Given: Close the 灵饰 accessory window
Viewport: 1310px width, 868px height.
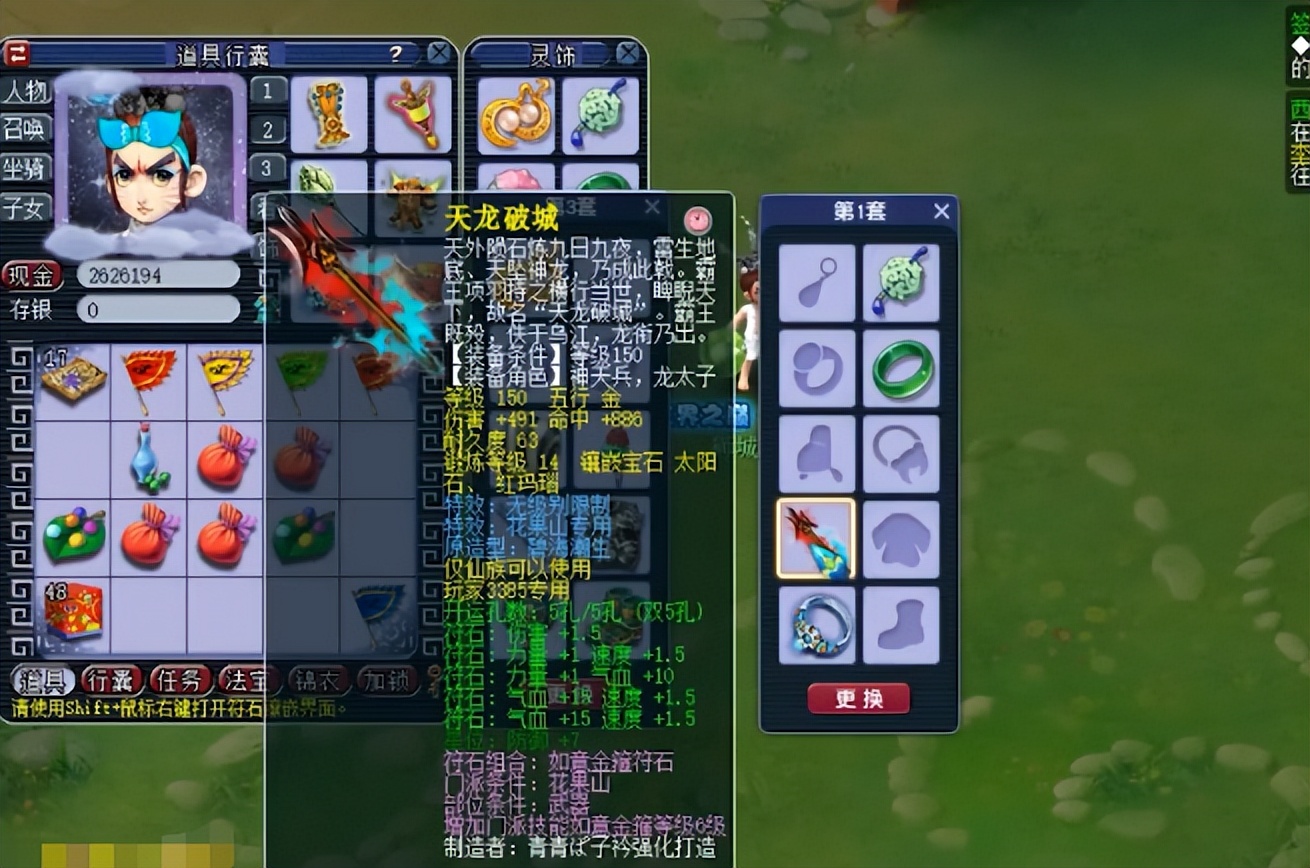Looking at the screenshot, I should coord(627,53).
